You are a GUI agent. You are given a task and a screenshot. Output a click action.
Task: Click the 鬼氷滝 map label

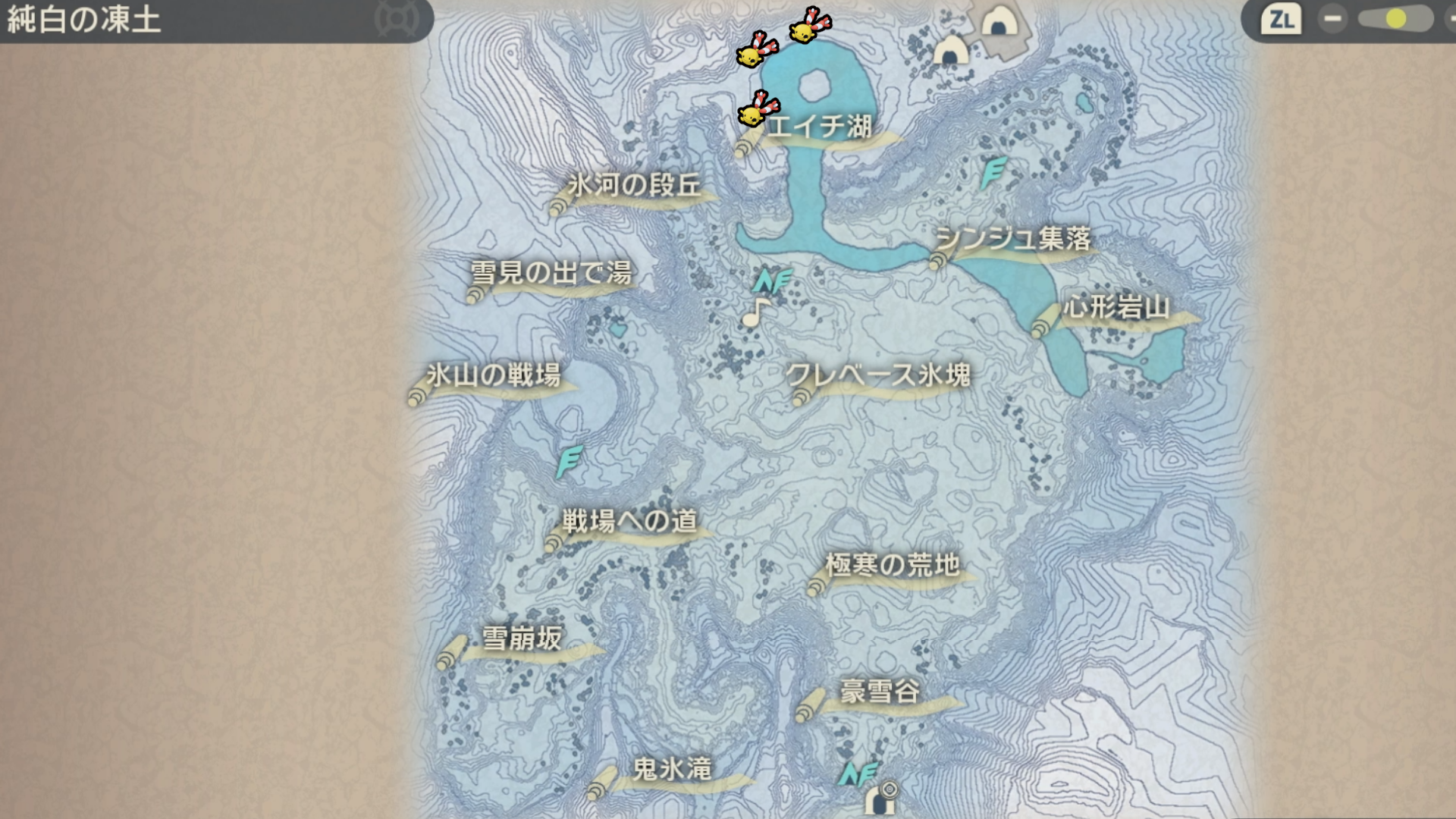click(672, 770)
